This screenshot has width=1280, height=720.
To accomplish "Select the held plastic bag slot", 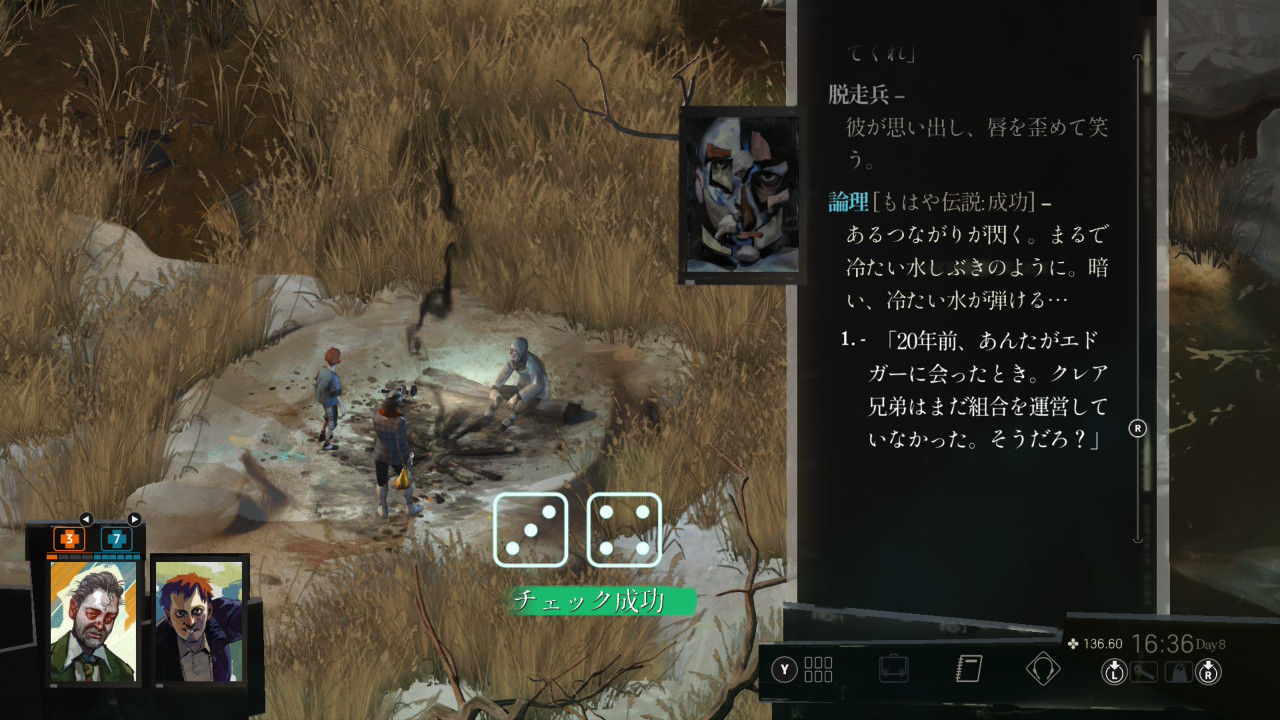I will click(1178, 672).
